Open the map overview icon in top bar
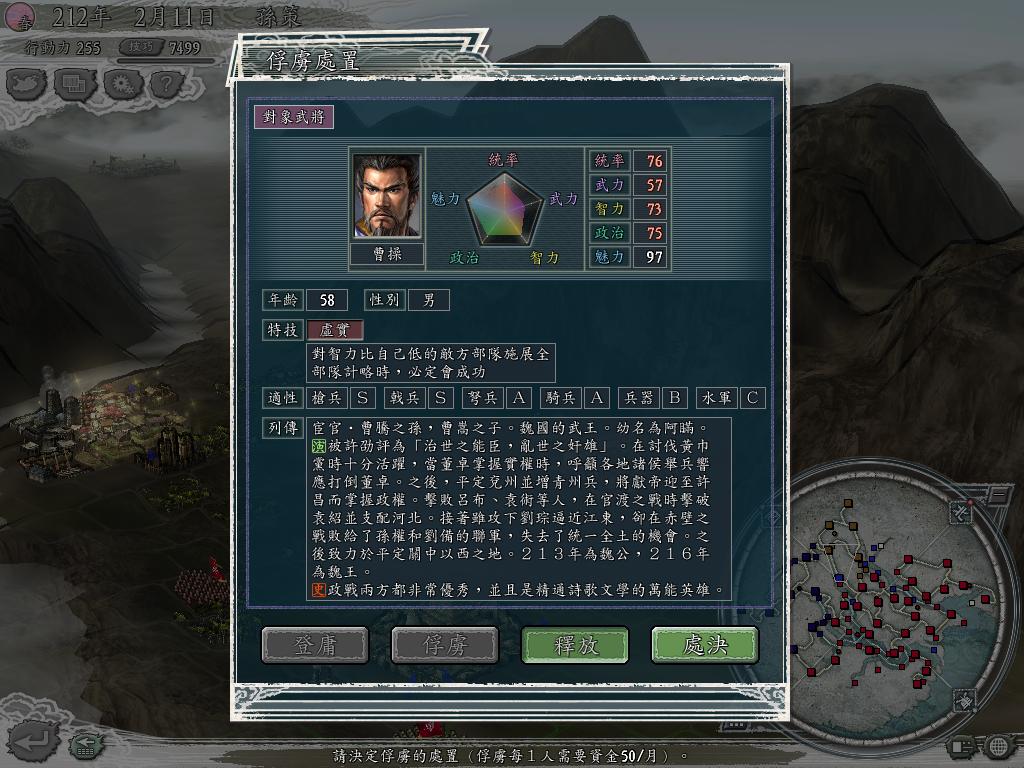 27,84
